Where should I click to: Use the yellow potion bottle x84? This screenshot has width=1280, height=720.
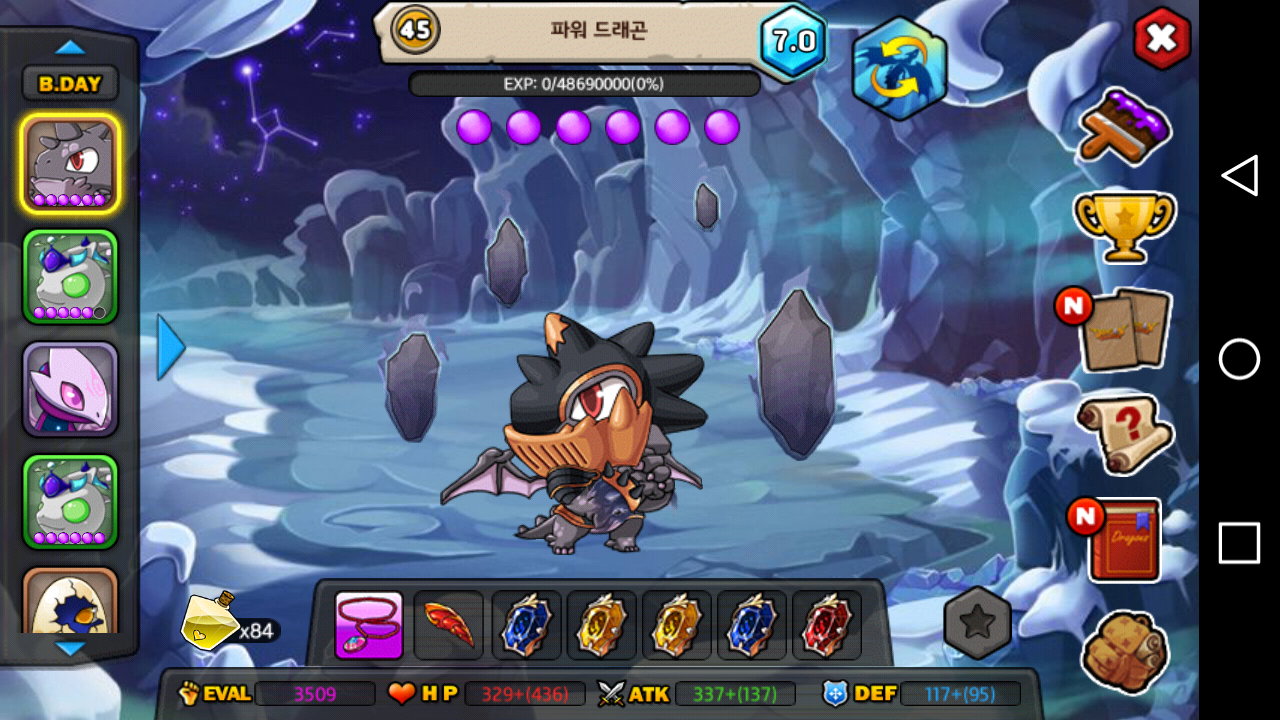click(x=210, y=621)
